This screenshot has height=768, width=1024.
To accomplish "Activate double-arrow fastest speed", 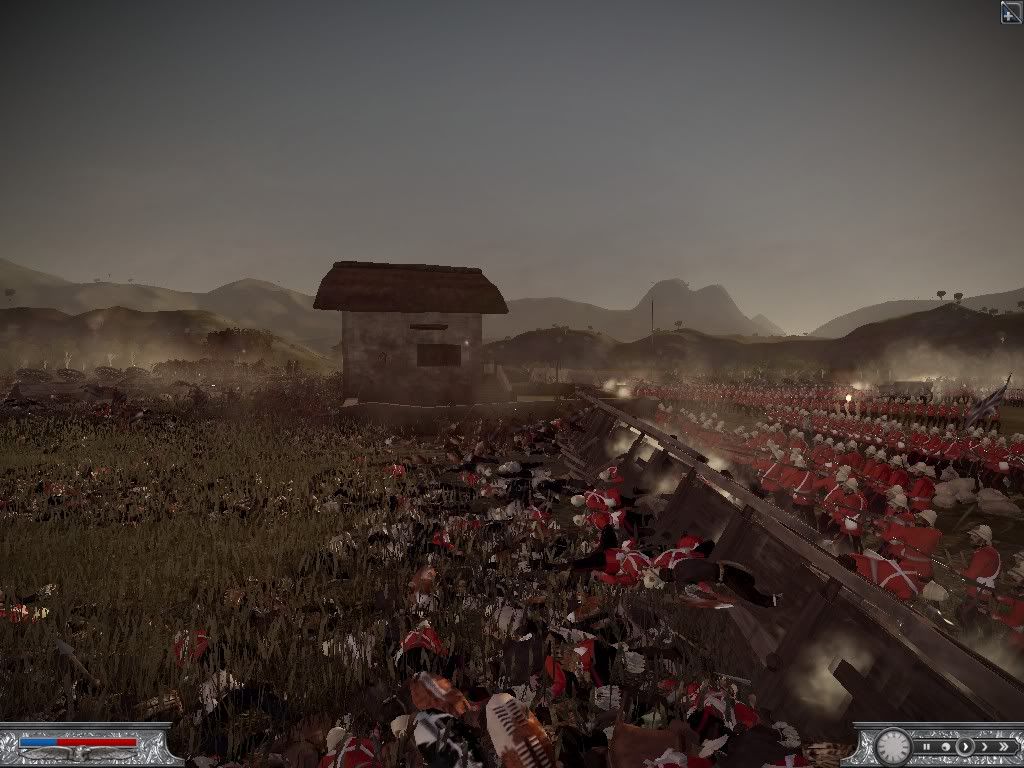I will coord(1003,746).
